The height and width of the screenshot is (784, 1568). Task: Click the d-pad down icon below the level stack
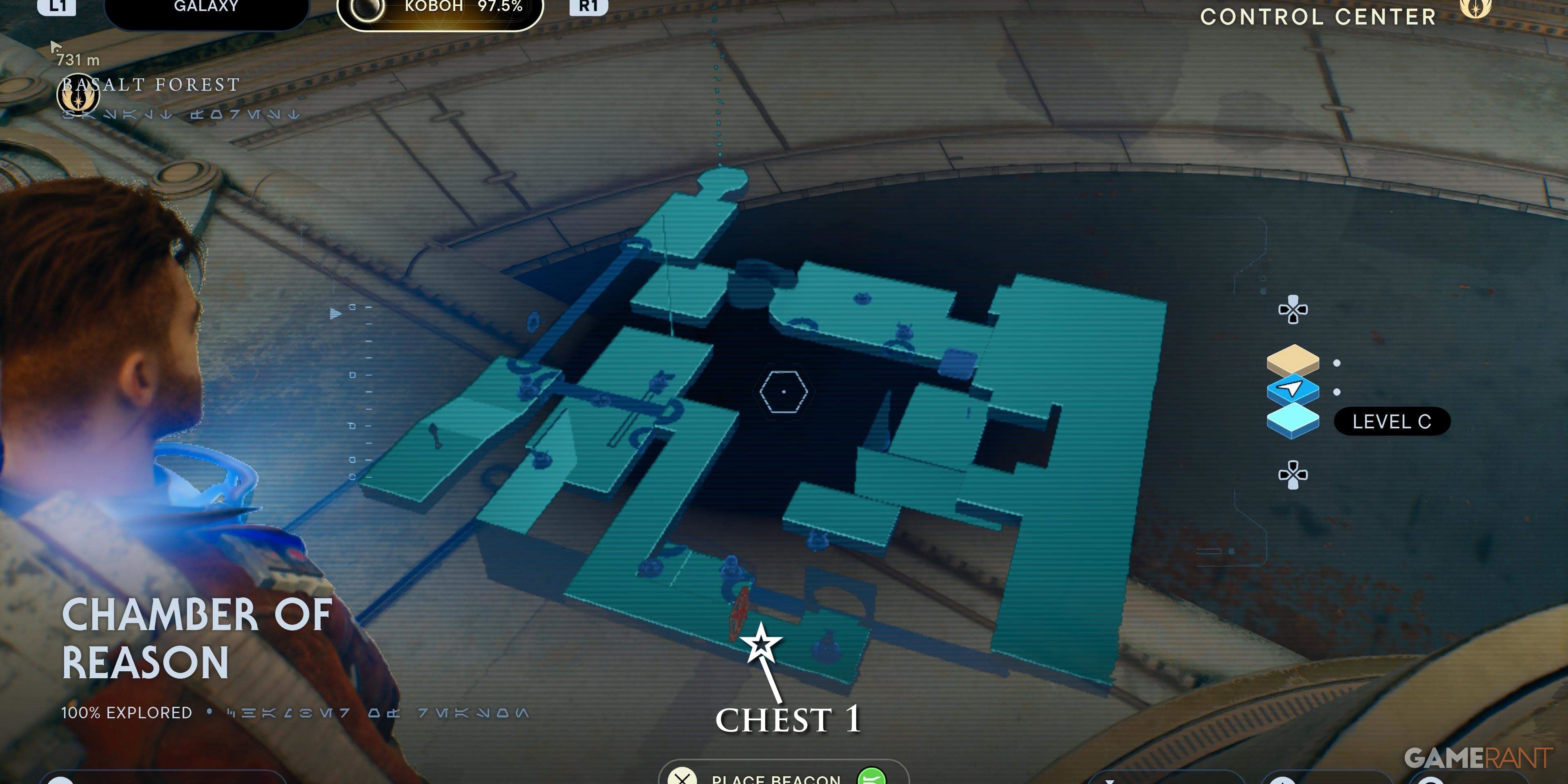click(1294, 474)
